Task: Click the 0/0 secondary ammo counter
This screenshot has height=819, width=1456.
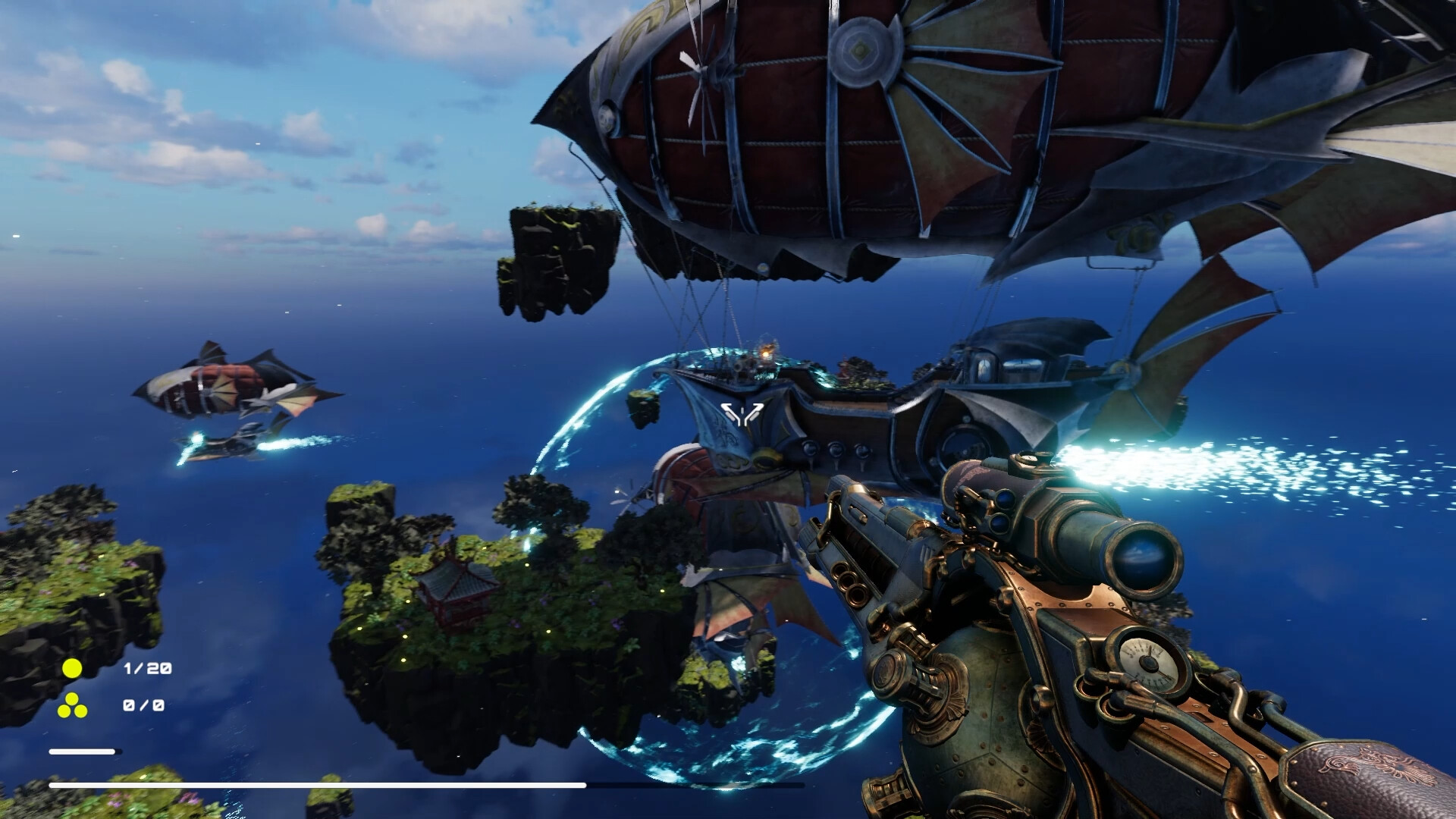Action: (x=143, y=706)
